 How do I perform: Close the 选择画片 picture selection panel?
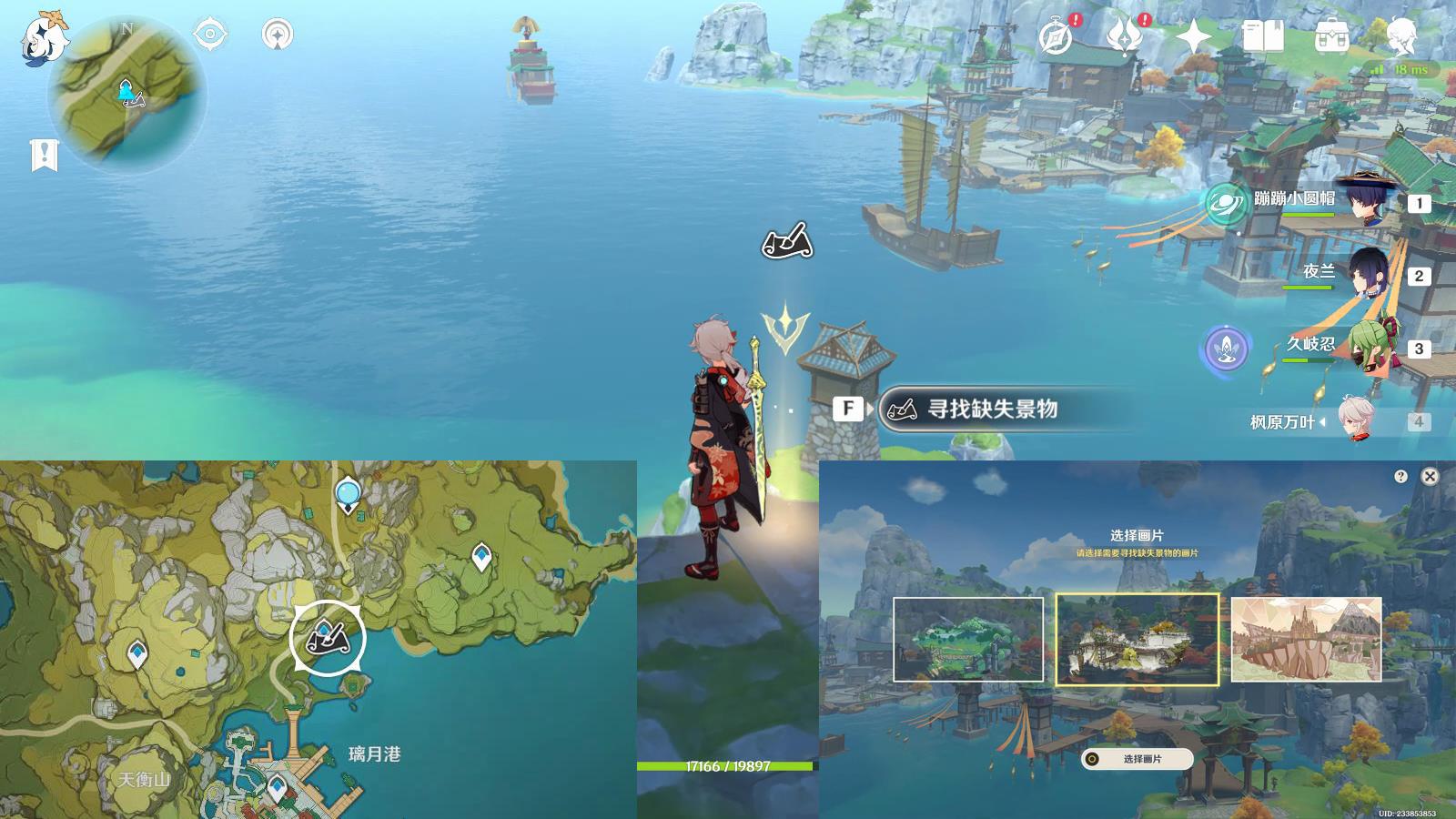1431,477
